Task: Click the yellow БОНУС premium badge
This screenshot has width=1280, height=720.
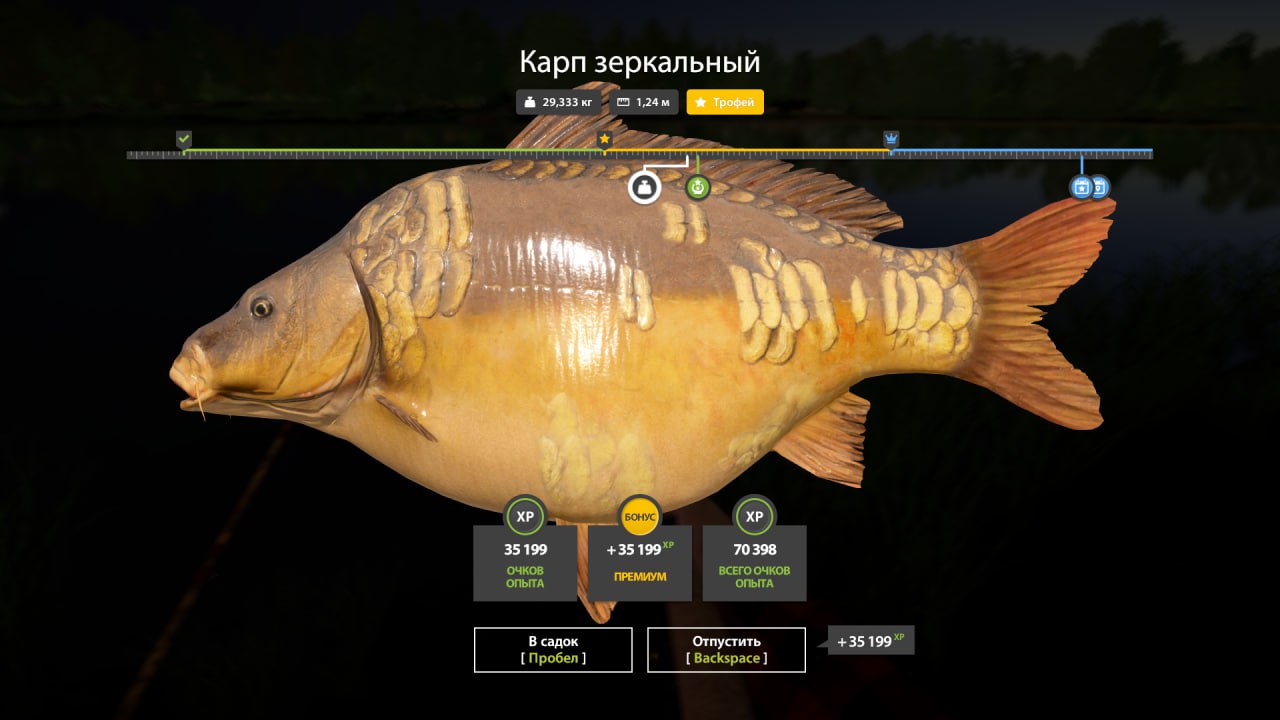Action: (640, 516)
